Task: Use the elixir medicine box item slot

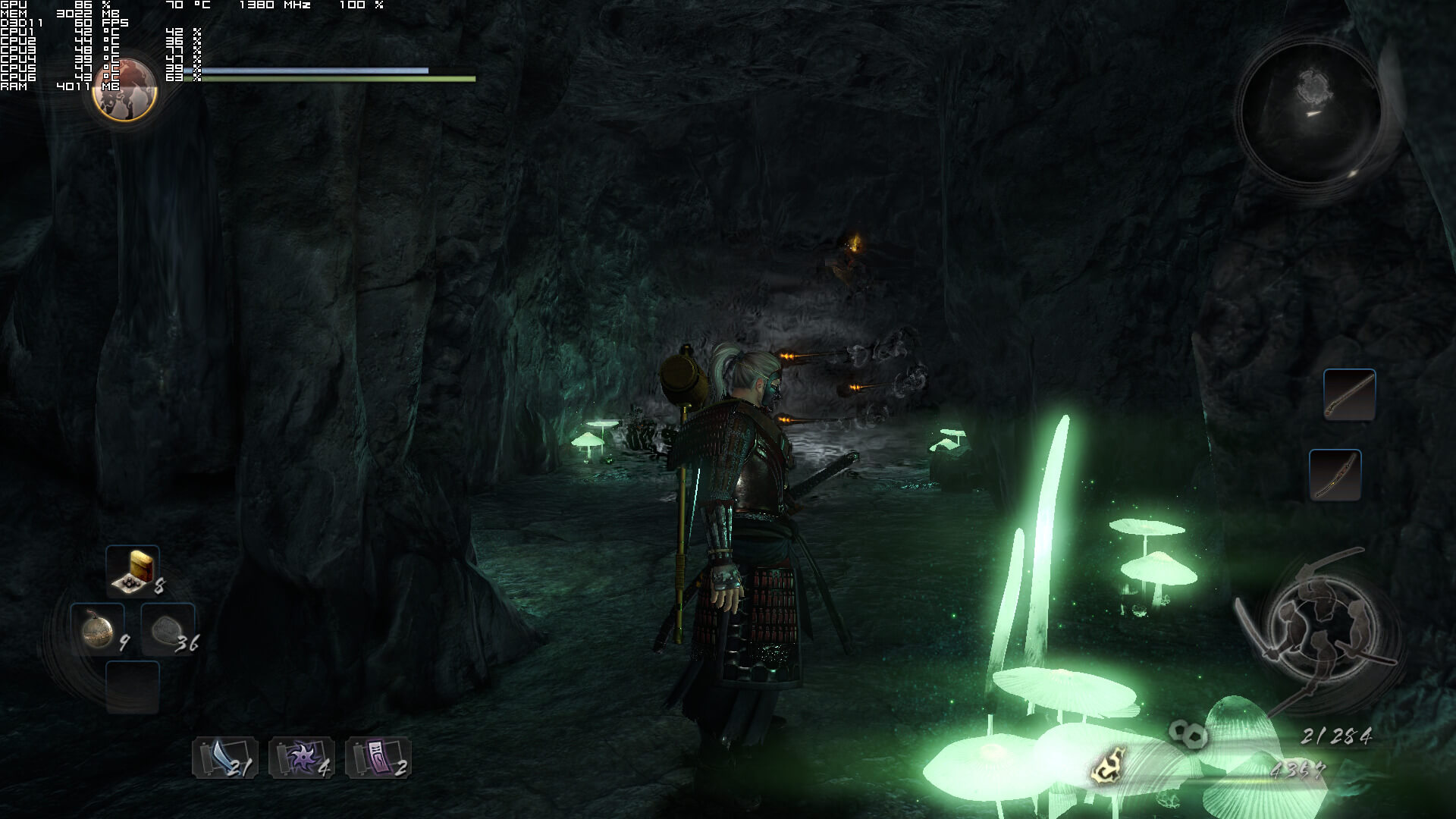Action: click(133, 570)
